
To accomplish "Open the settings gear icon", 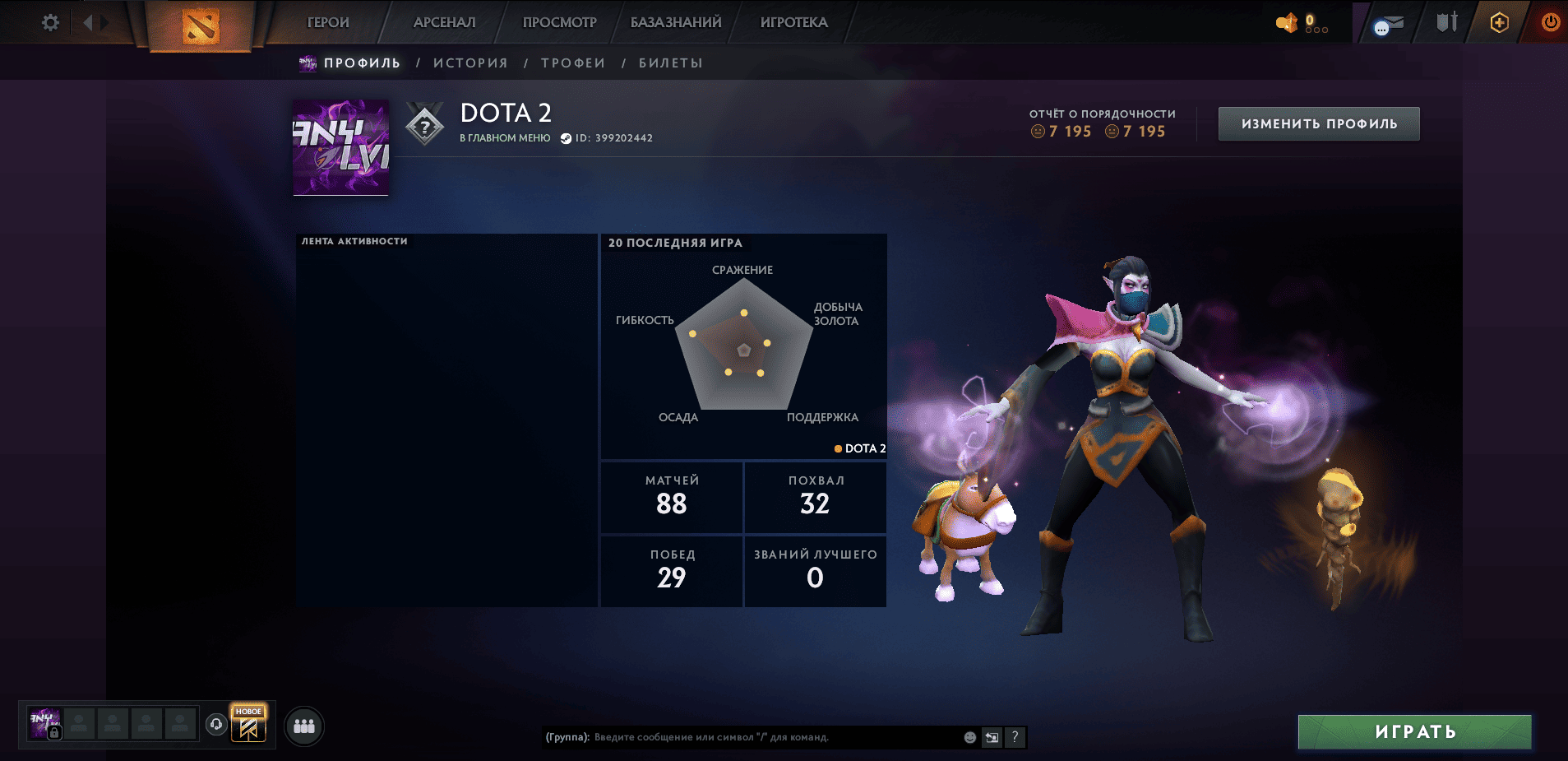I will pyautogui.click(x=49, y=22).
